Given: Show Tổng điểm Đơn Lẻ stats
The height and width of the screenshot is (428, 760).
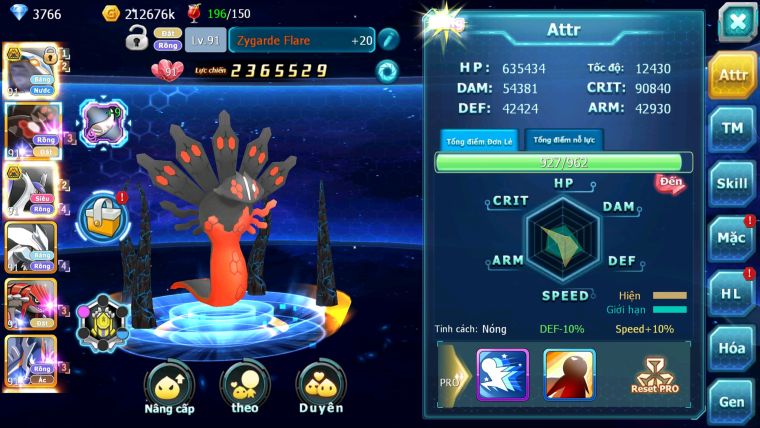Looking at the screenshot, I should (x=480, y=141).
